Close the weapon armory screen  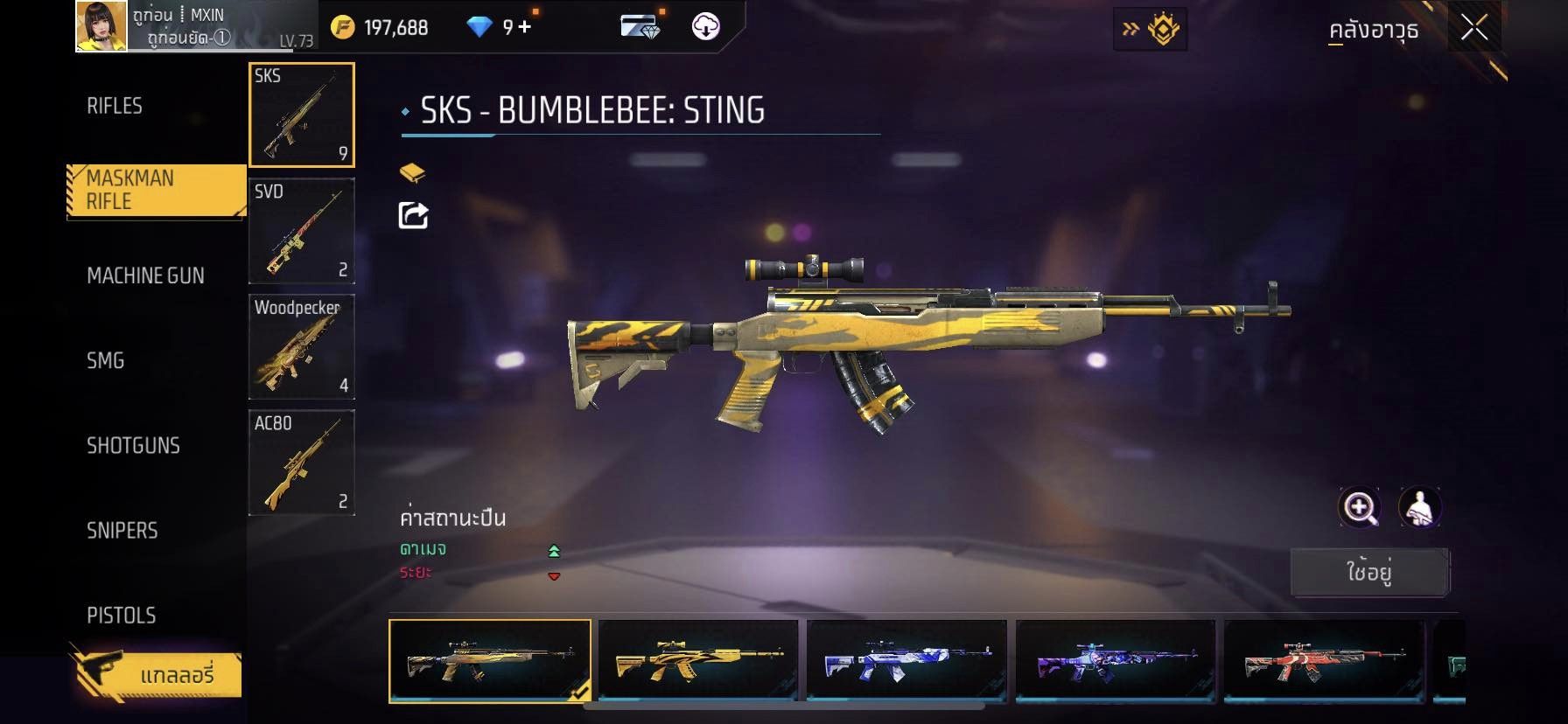(x=1474, y=28)
